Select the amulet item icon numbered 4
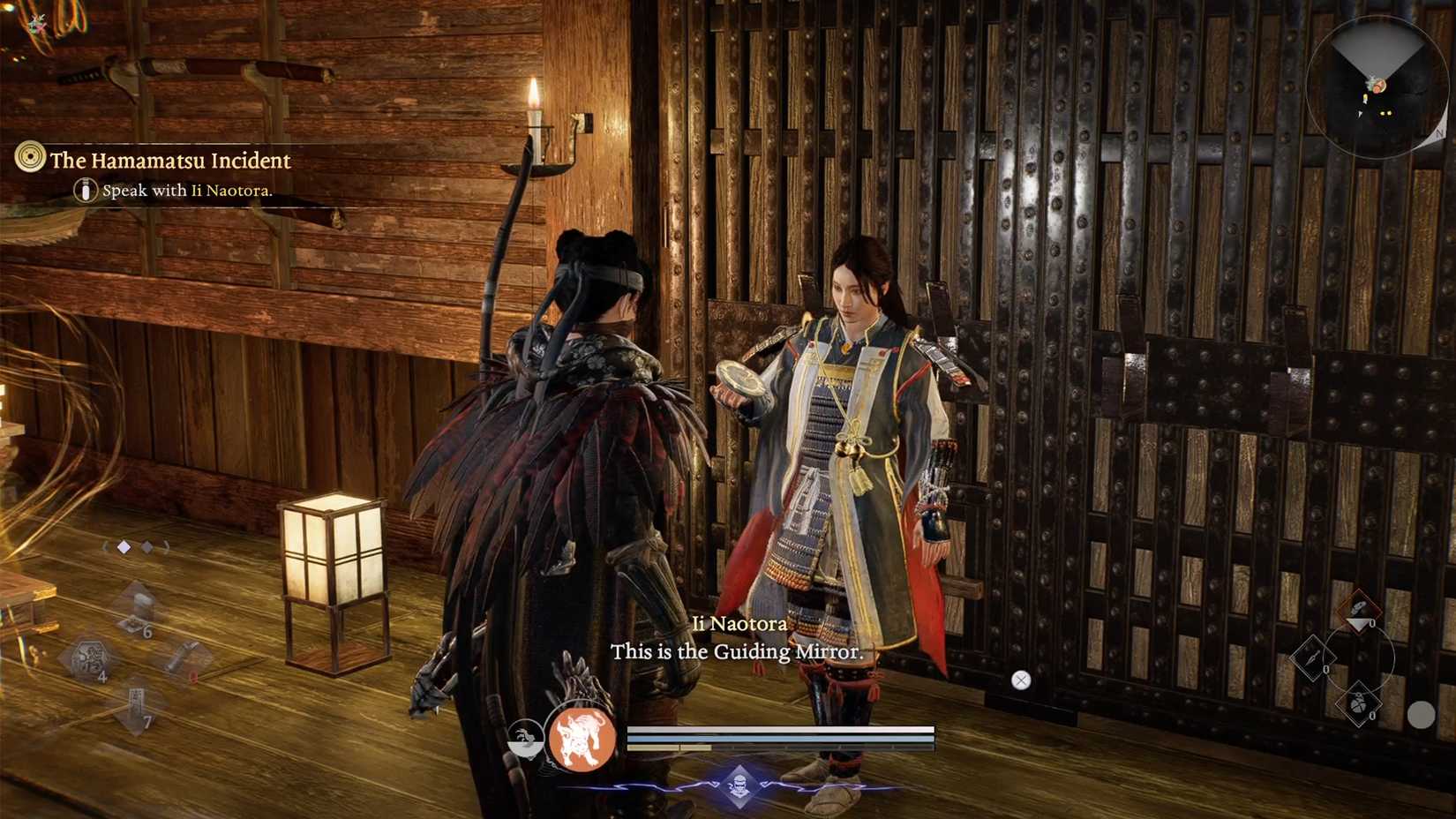 89,655
